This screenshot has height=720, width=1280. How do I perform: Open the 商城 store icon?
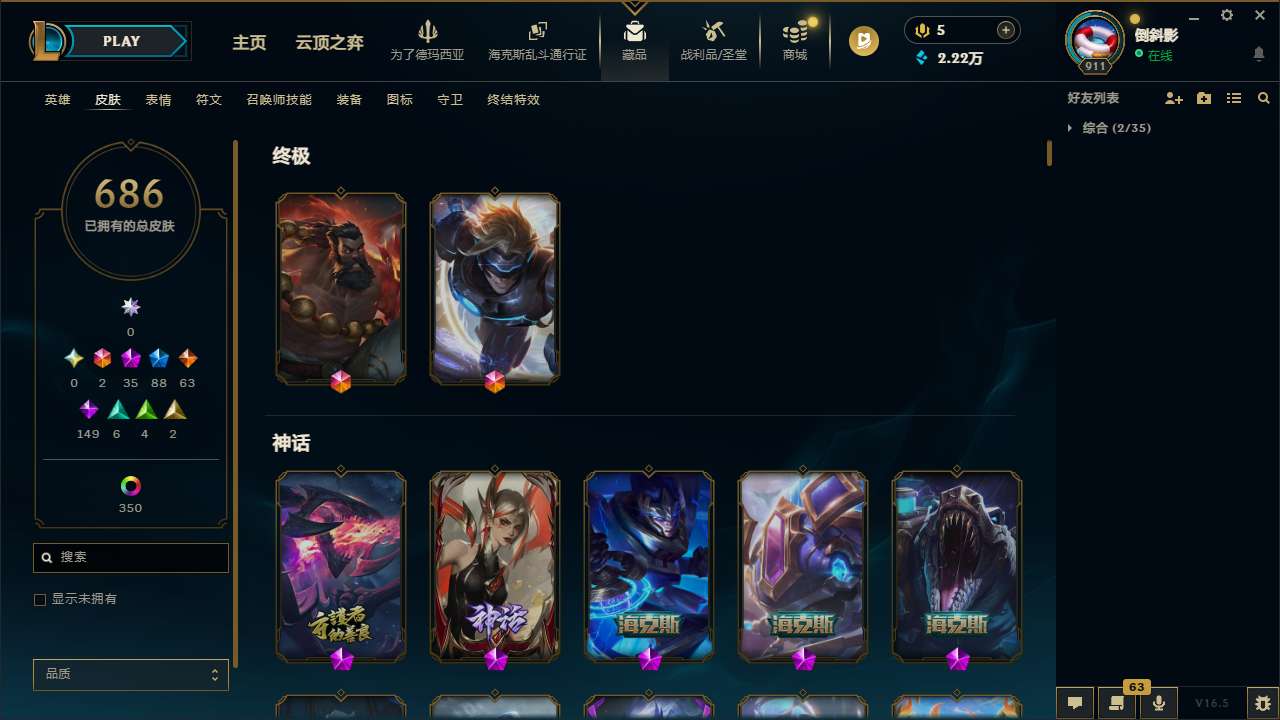[x=794, y=40]
